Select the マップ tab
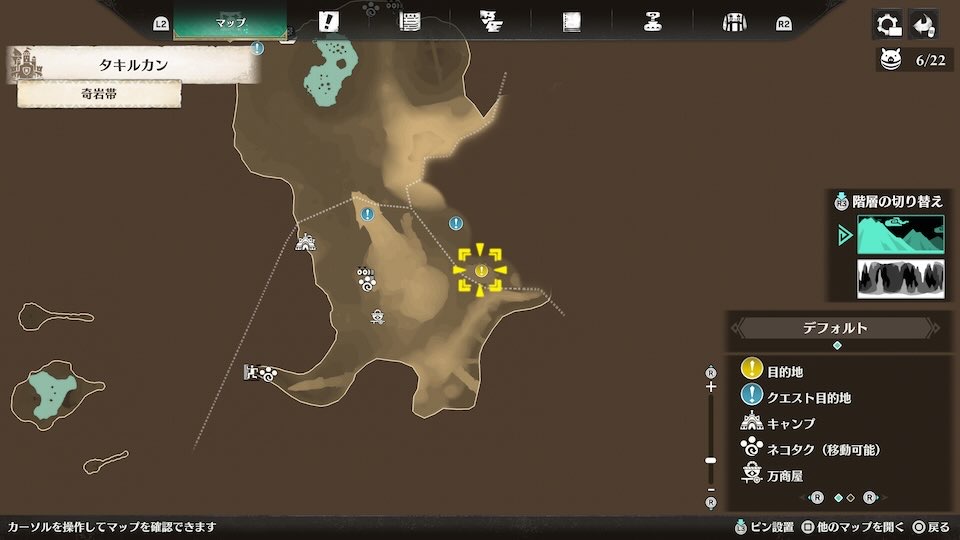 [x=230, y=22]
